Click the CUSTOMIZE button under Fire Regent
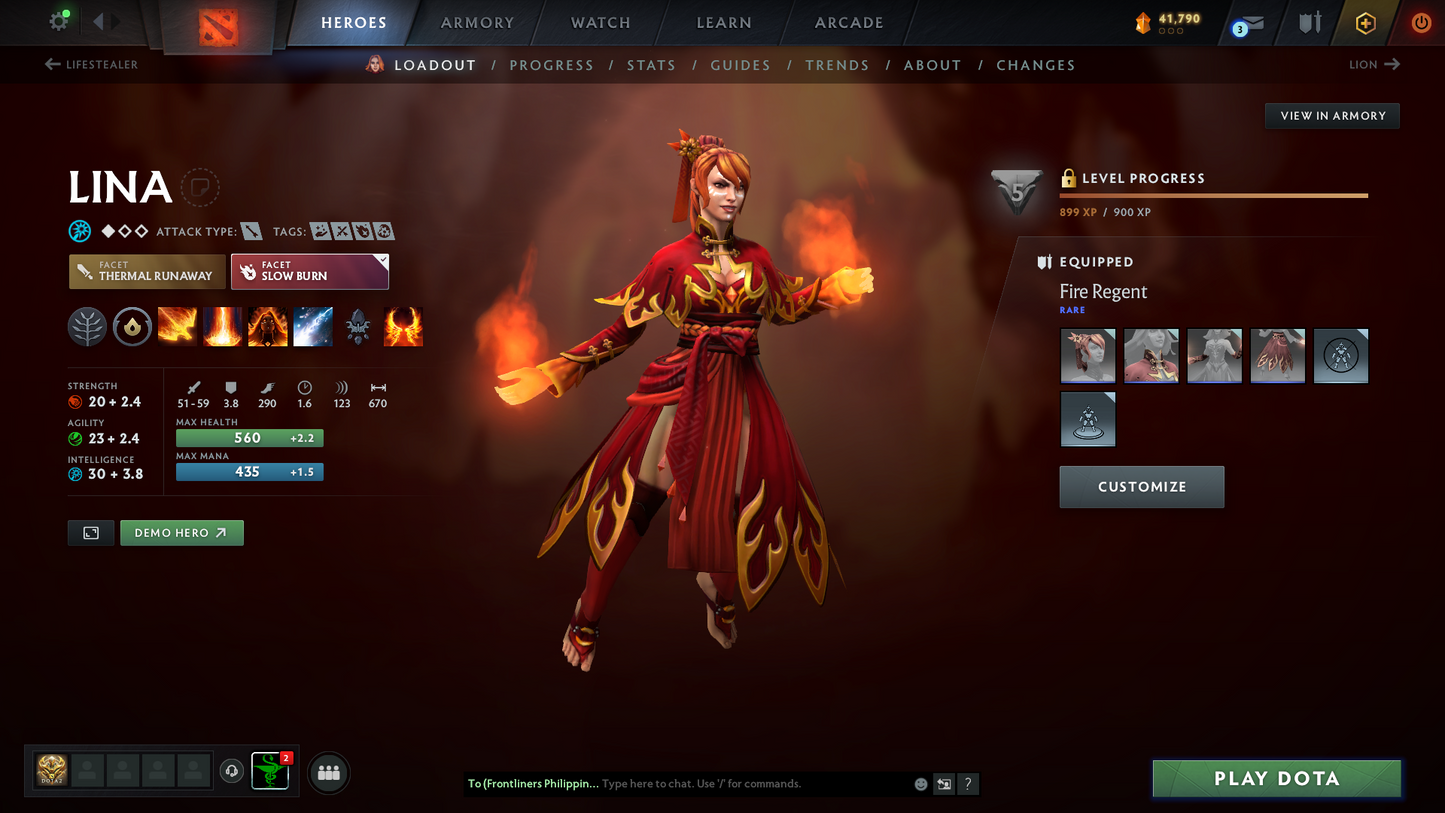 (1141, 487)
